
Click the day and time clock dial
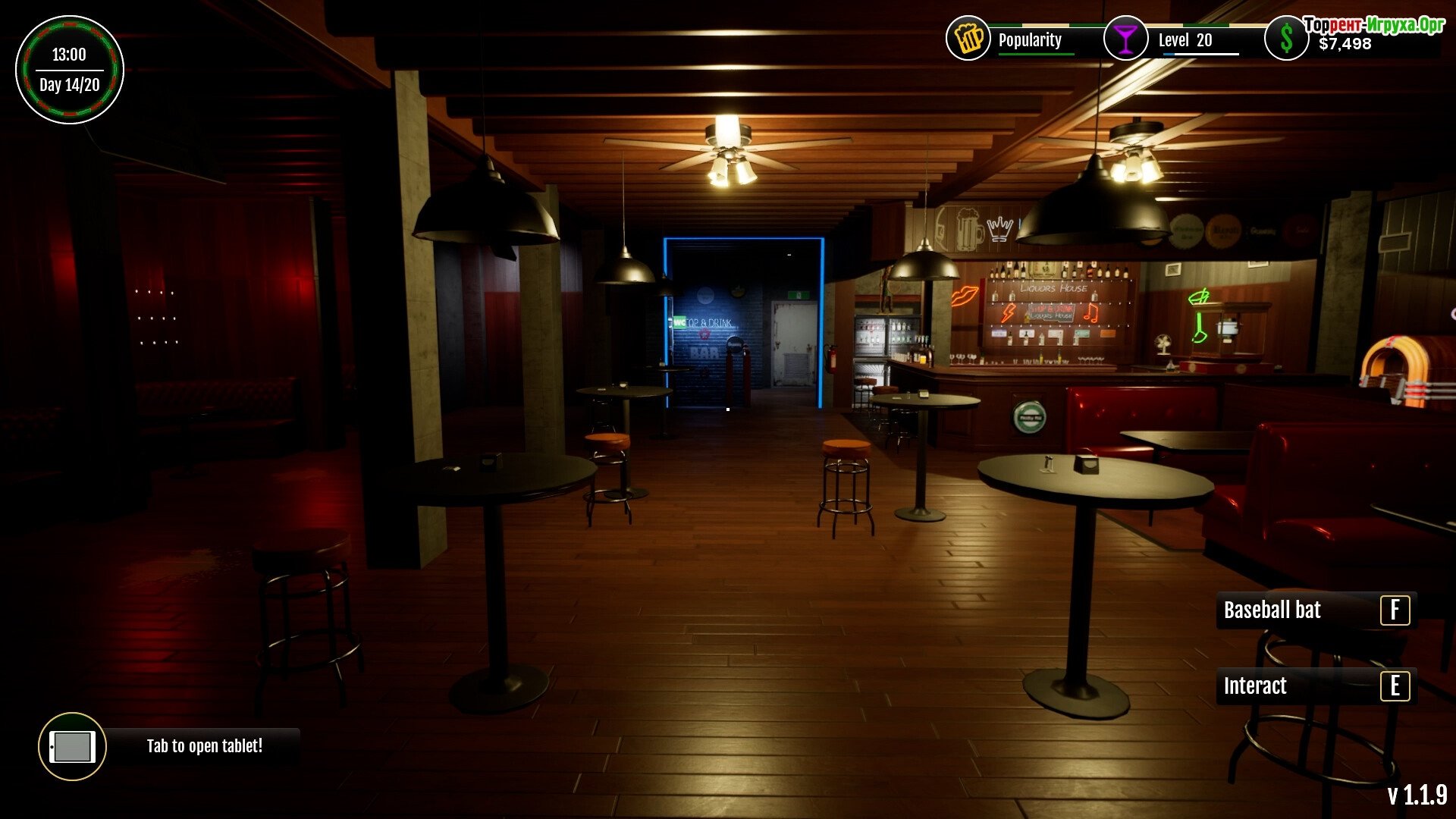tap(70, 70)
